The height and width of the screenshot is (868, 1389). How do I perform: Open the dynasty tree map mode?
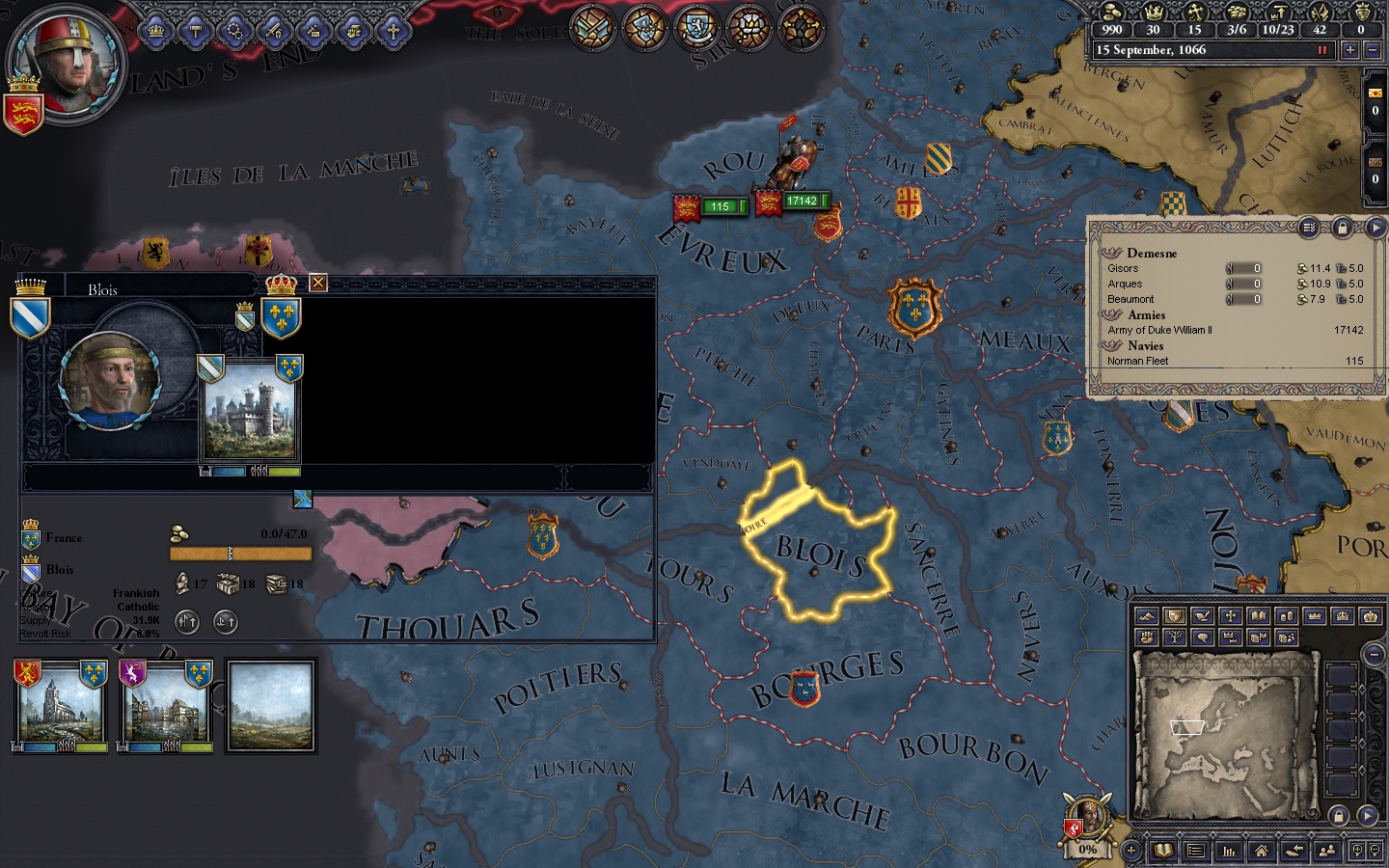pyautogui.click(x=1174, y=637)
